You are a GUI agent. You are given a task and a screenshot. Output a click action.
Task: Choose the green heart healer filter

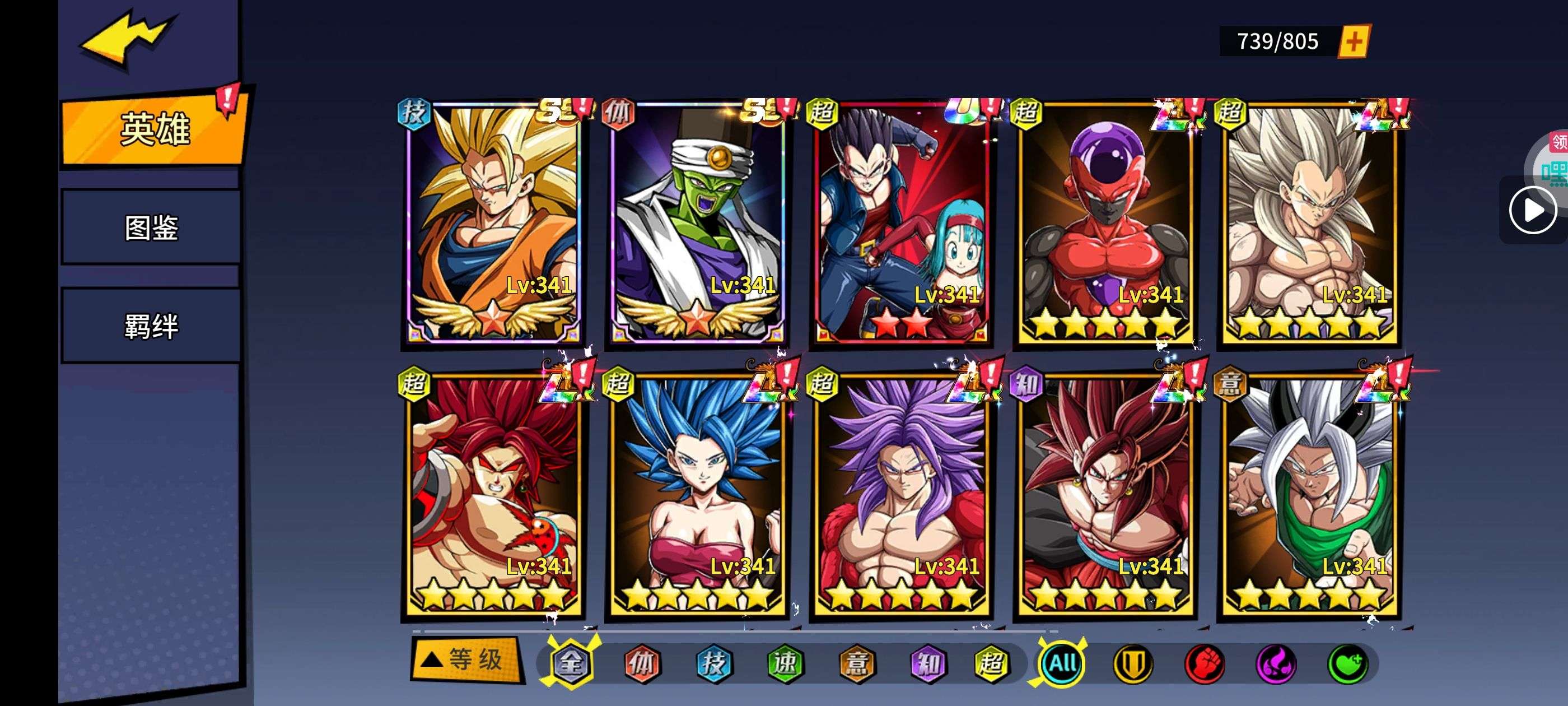click(1348, 663)
